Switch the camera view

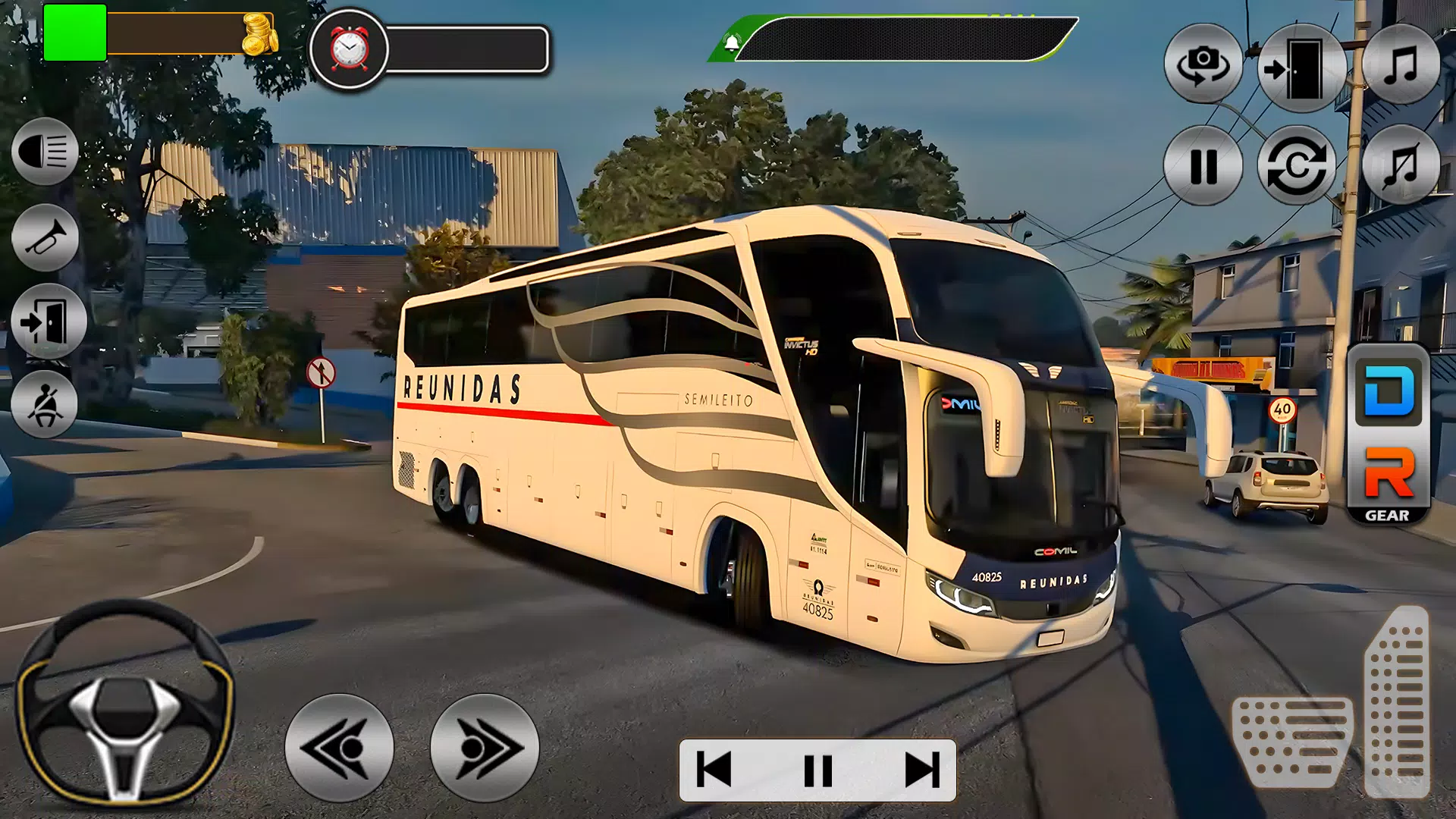click(1203, 64)
